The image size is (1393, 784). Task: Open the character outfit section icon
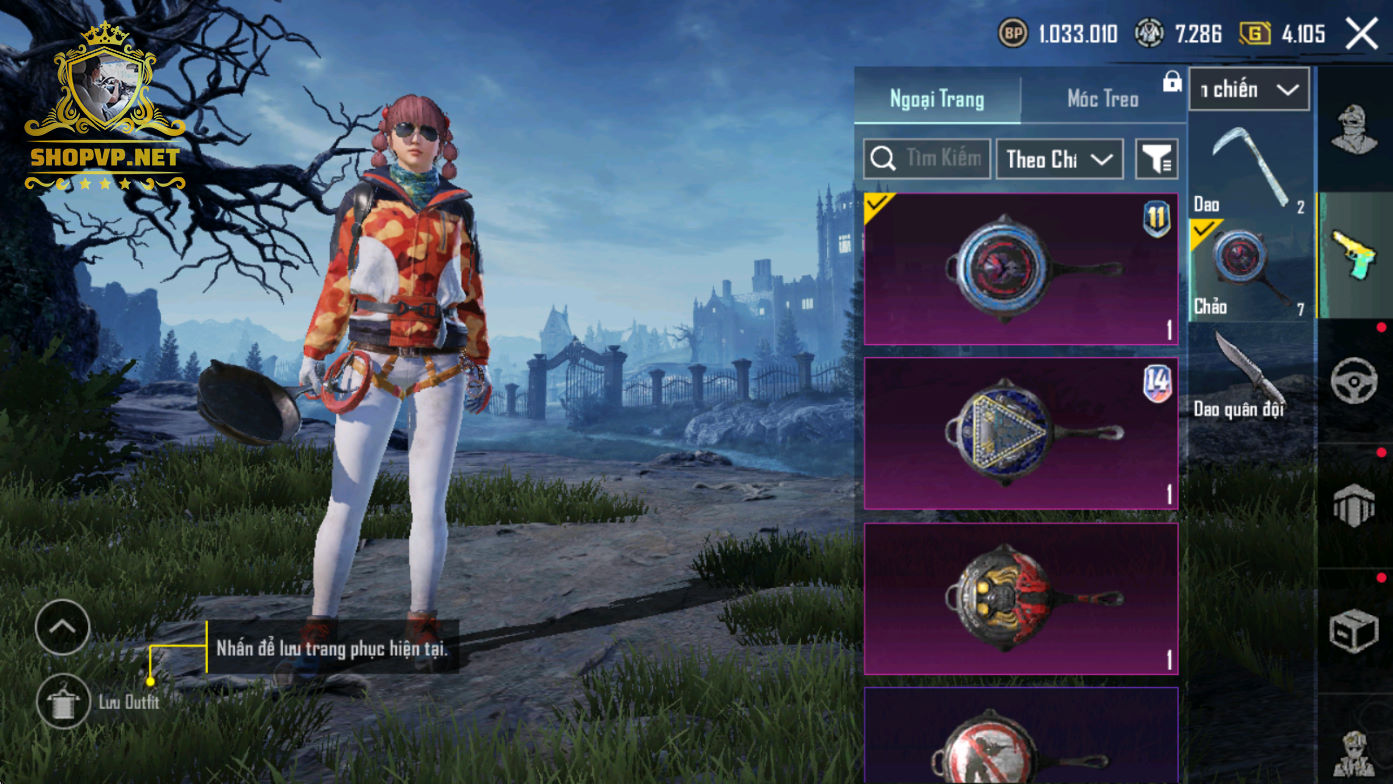[x=1354, y=130]
